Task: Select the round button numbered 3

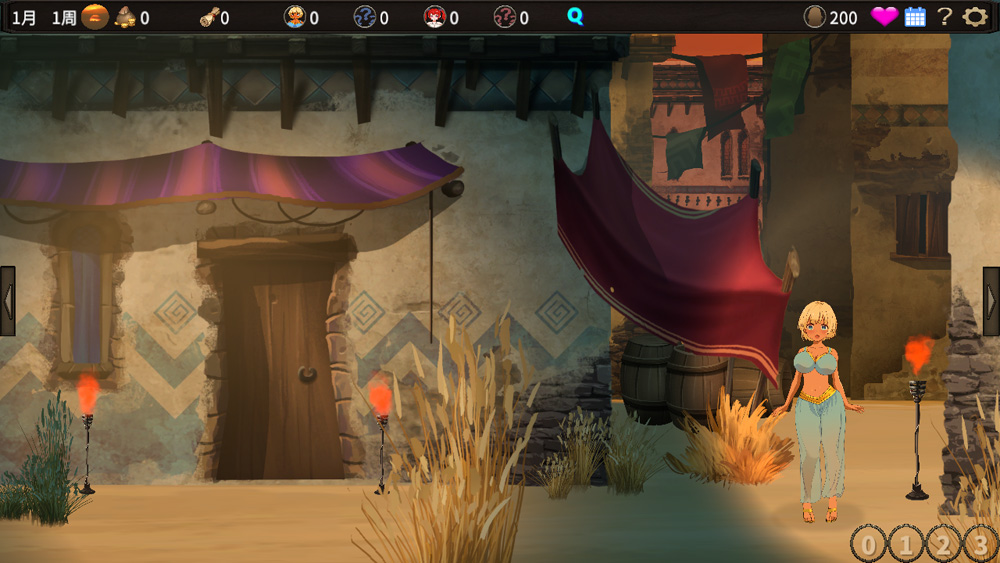Action: pyautogui.click(x=981, y=545)
